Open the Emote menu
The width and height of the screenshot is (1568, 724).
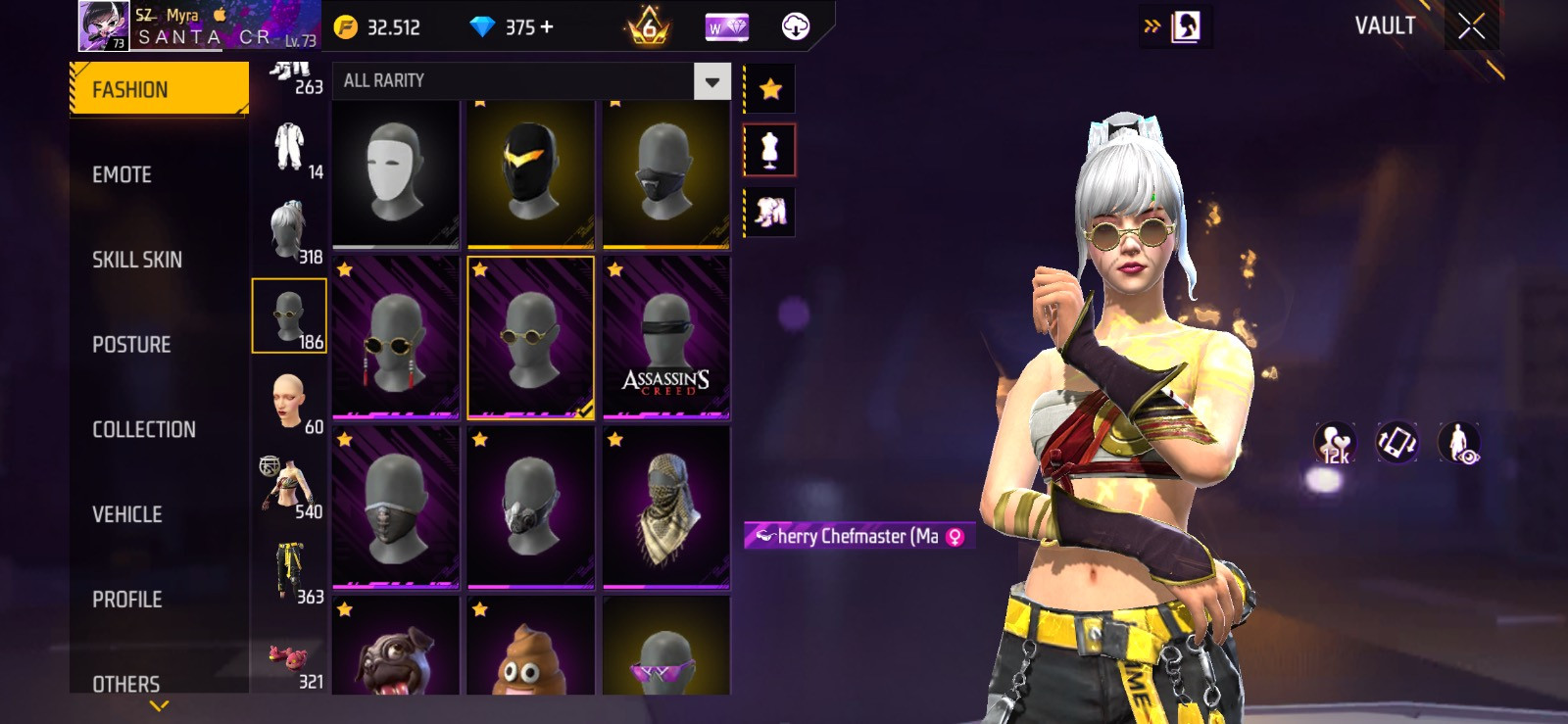(x=122, y=174)
